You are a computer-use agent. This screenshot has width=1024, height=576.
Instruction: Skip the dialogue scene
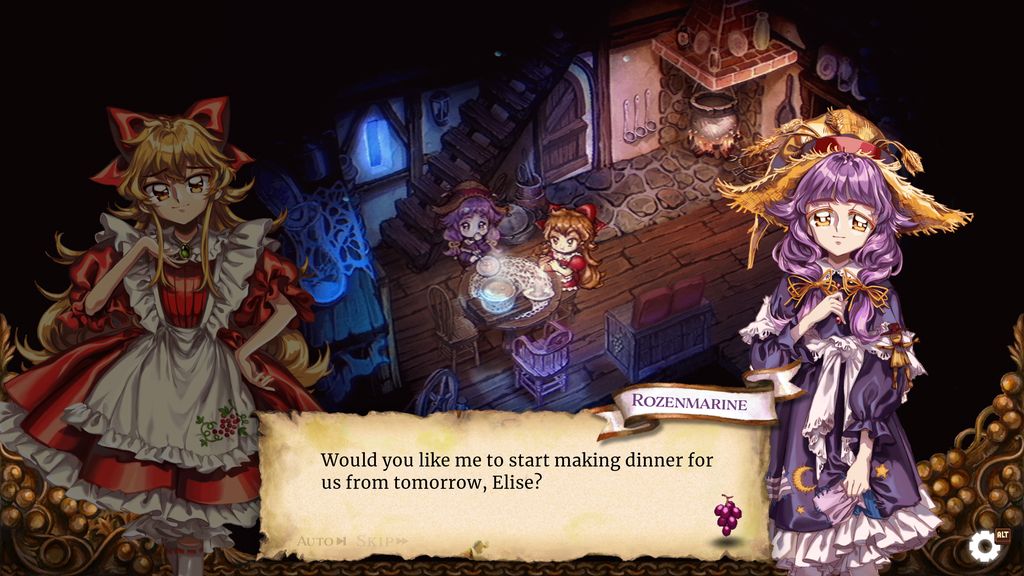click(x=381, y=541)
